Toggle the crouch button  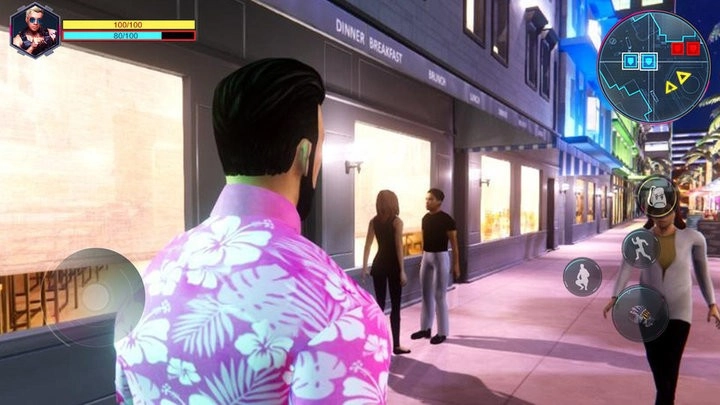pos(582,277)
